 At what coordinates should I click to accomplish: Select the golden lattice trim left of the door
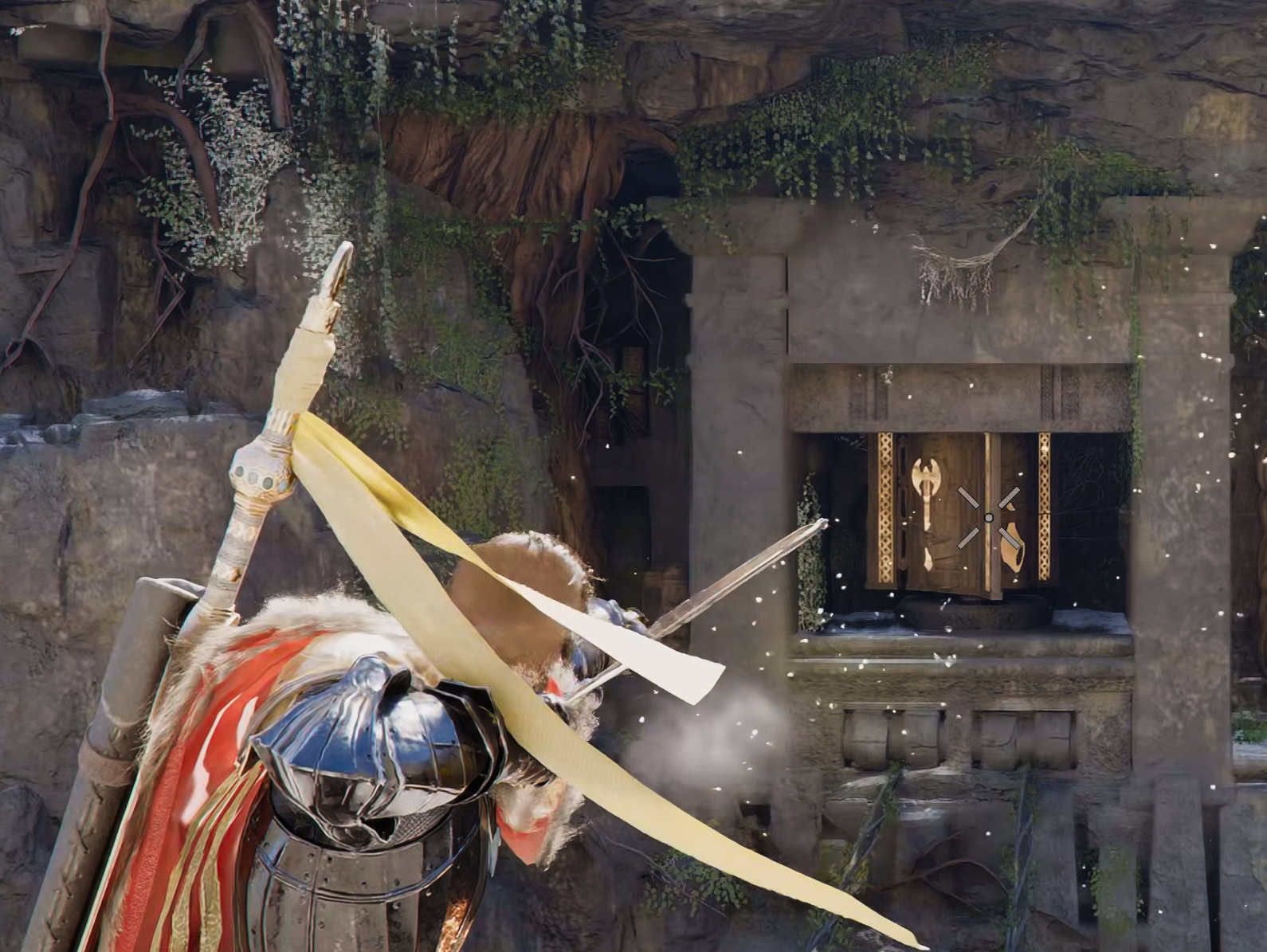pyautogui.click(x=887, y=506)
